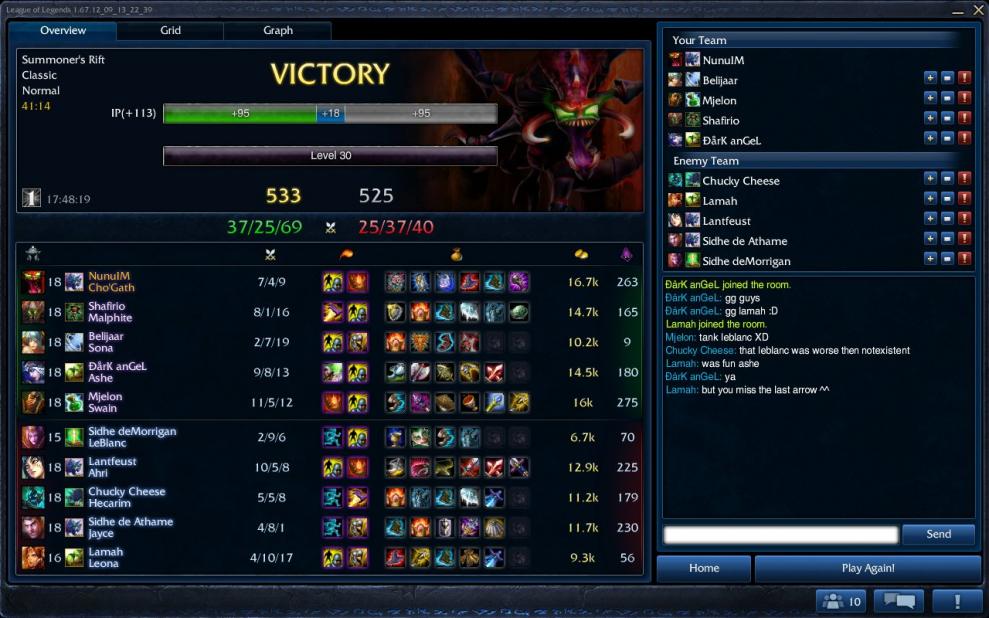Switch to the Grid tab
This screenshot has height=618, width=989.
coord(171,31)
